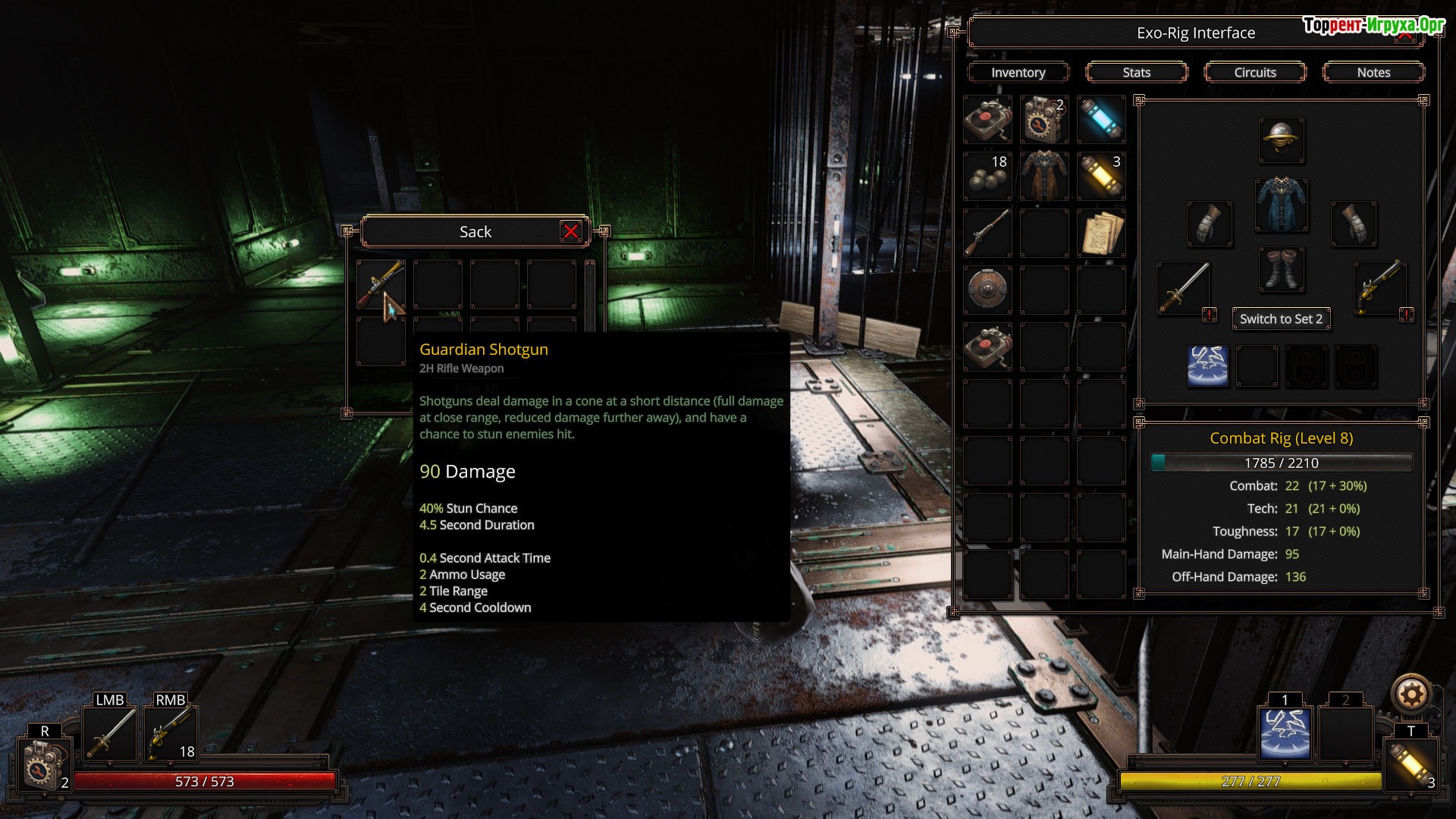Image resolution: width=1456 pixels, height=819 pixels.
Task: Select the brown coat in the inventory
Action: [x=1044, y=176]
